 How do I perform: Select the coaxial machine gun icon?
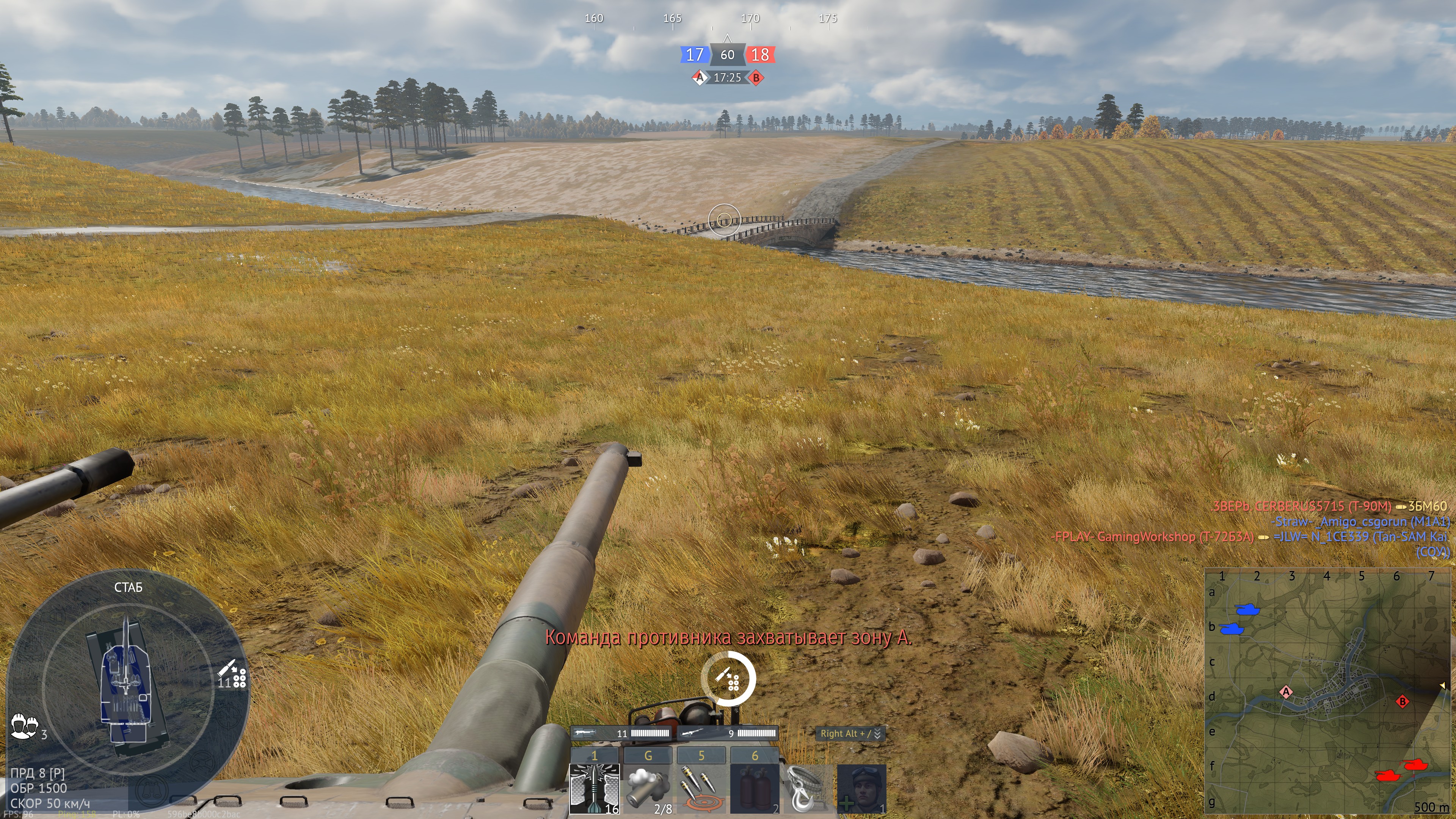(585, 733)
